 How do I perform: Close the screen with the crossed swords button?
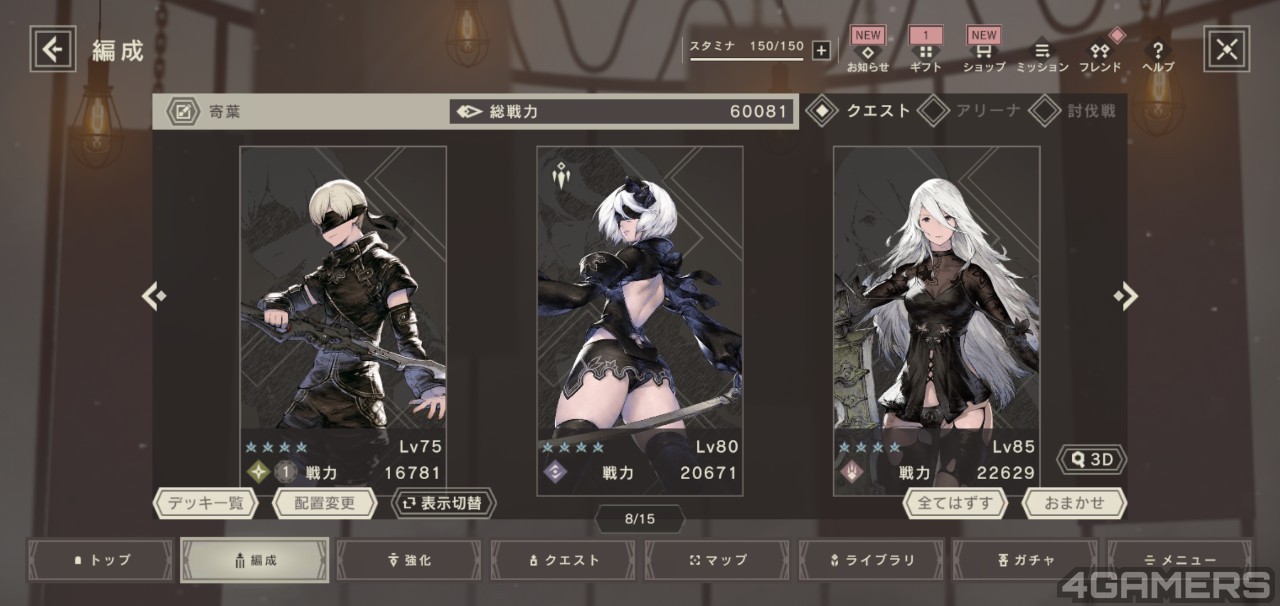[x=1227, y=49]
